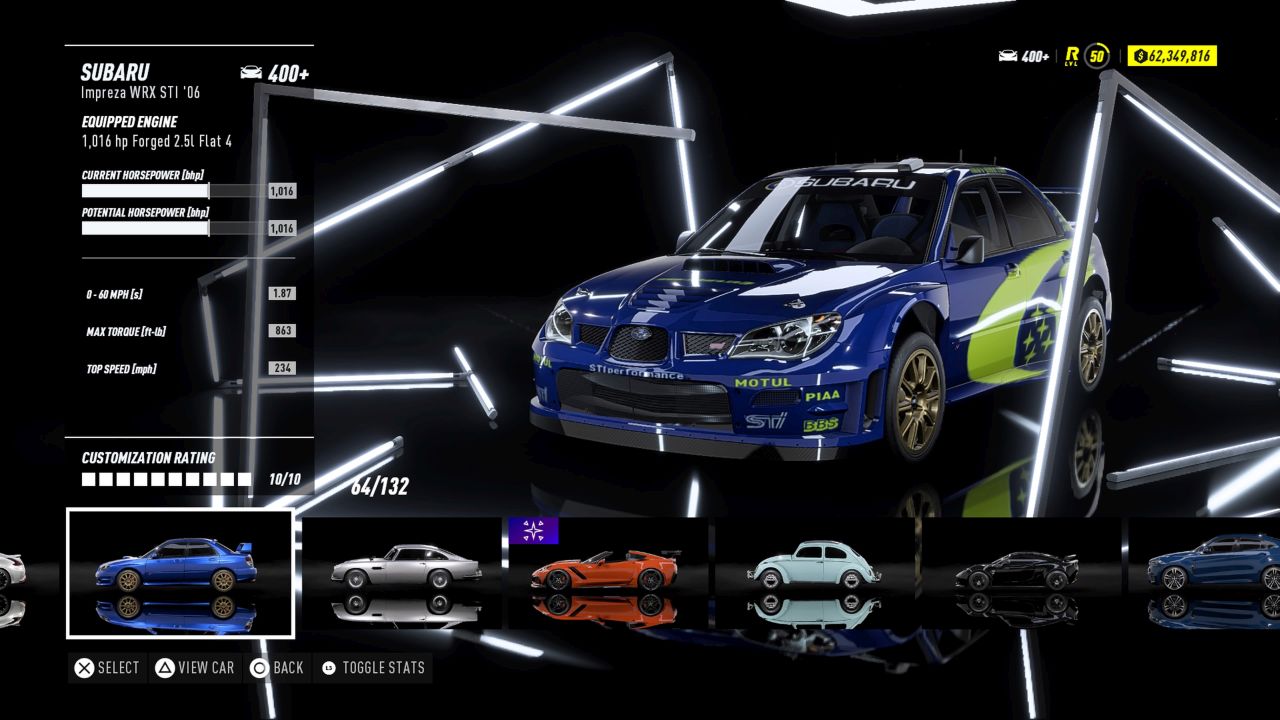Screen dimensions: 1280x720
Task: Click the circle icon beside BACK
Action: 257,667
